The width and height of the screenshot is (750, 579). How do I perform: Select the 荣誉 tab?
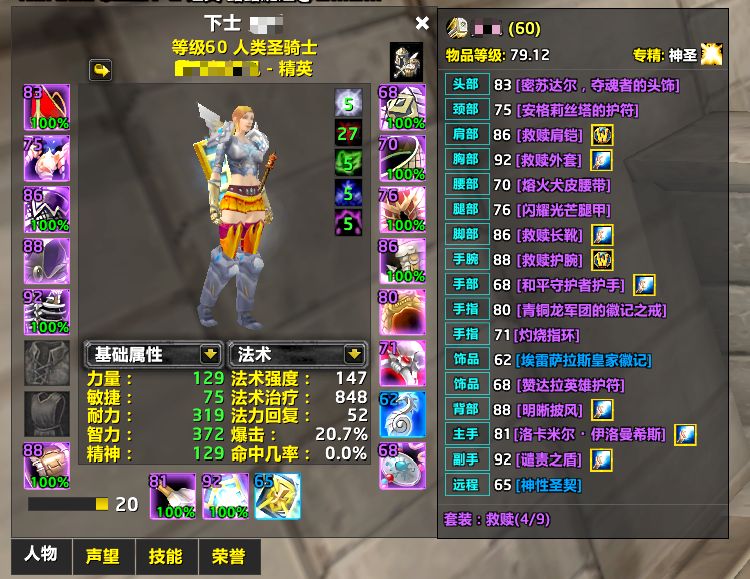[x=228, y=557]
